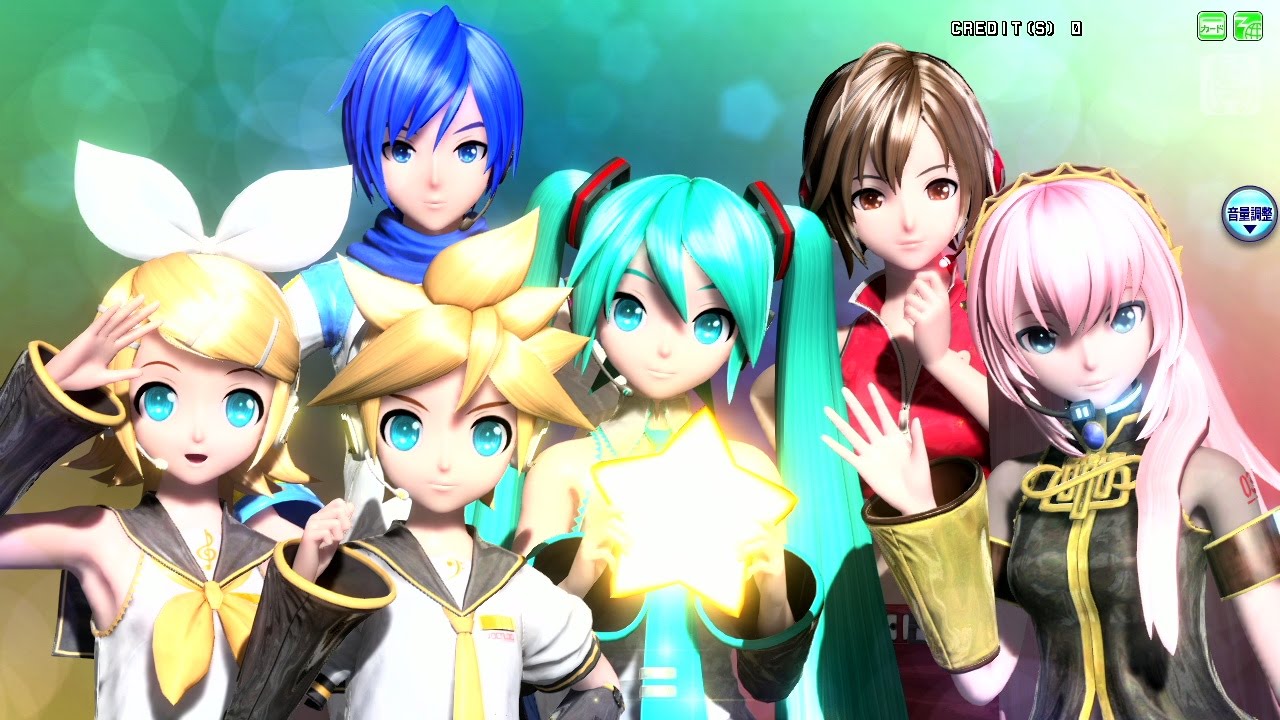The height and width of the screenshot is (720, 1280).
Task: Click the CREDIT(S) 0 display
Action: click(1010, 28)
